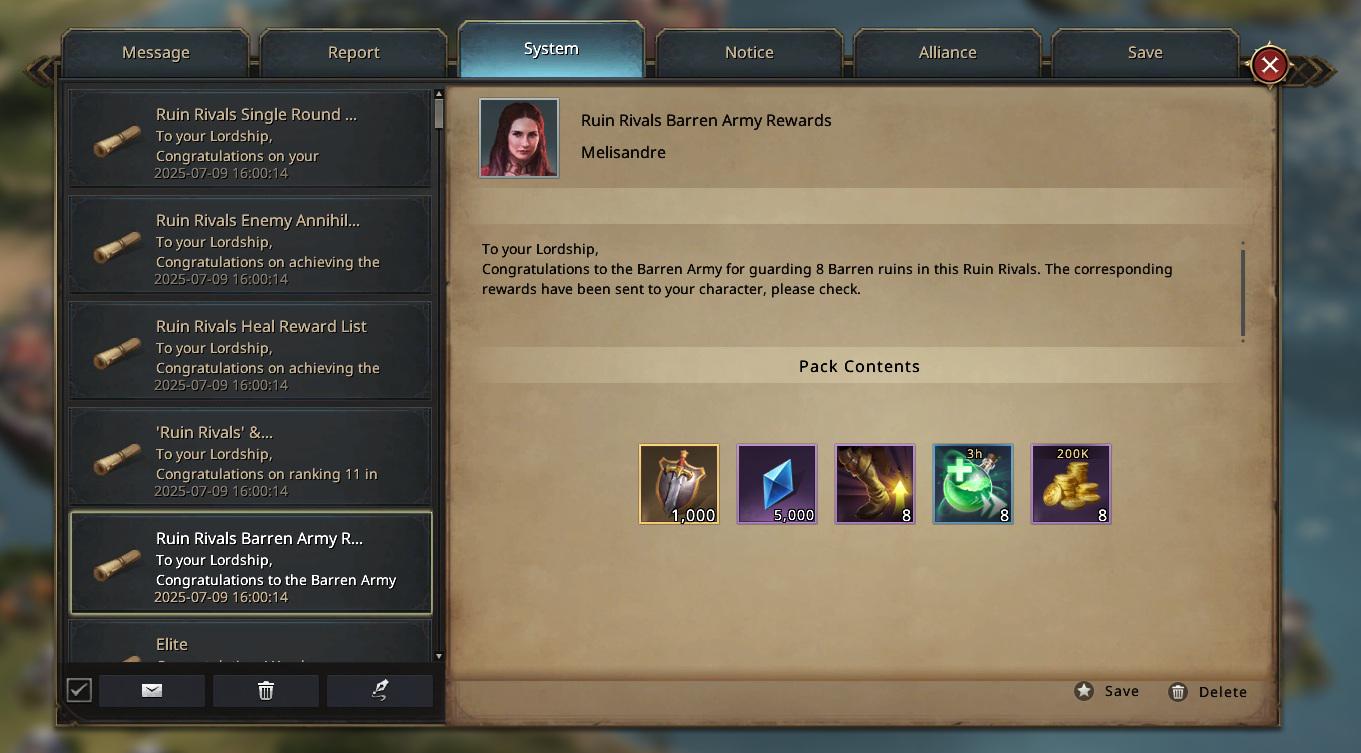Select the Ruin Rivals Enemy Annihilation mail
1361x753 pixels.
click(x=250, y=245)
